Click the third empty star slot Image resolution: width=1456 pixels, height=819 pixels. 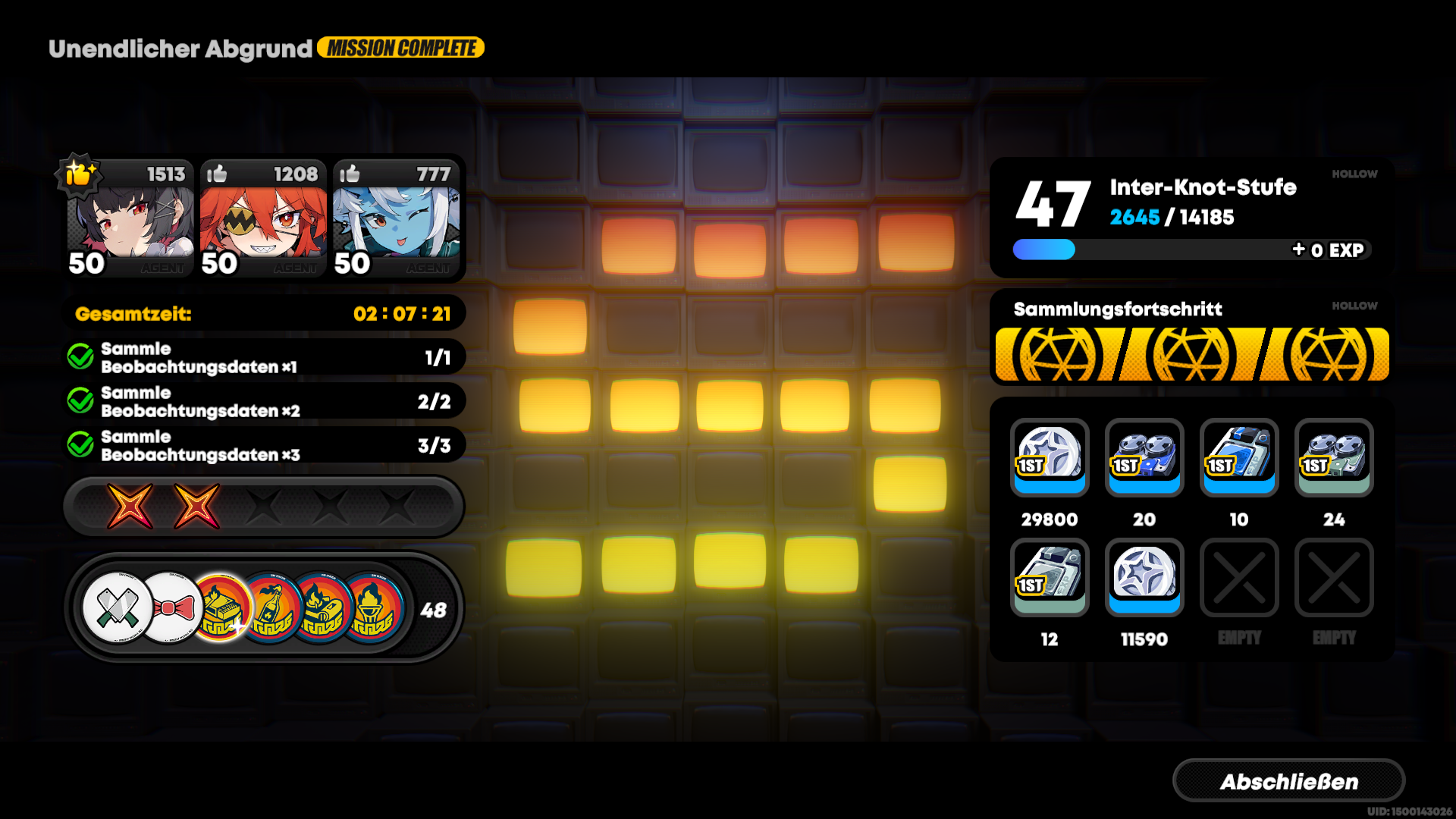261,507
